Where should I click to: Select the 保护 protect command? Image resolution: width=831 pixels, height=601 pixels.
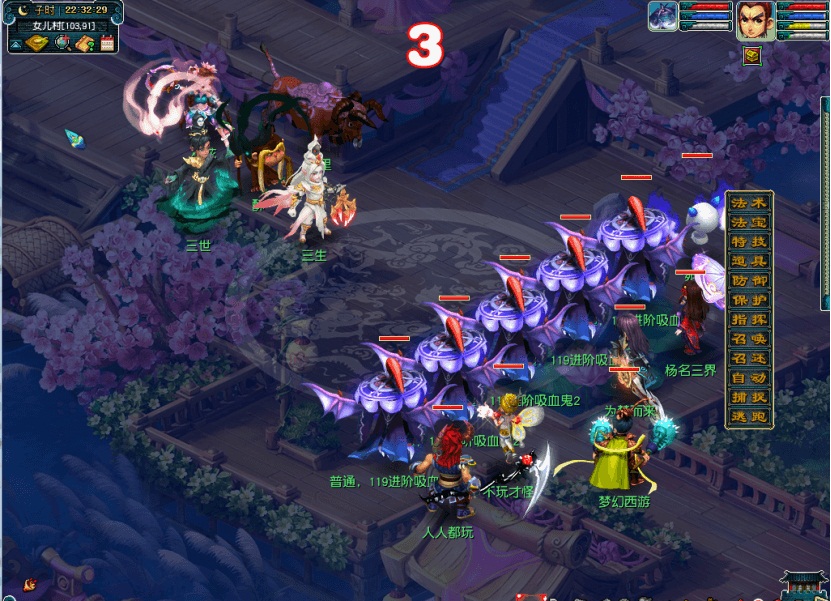[751, 300]
